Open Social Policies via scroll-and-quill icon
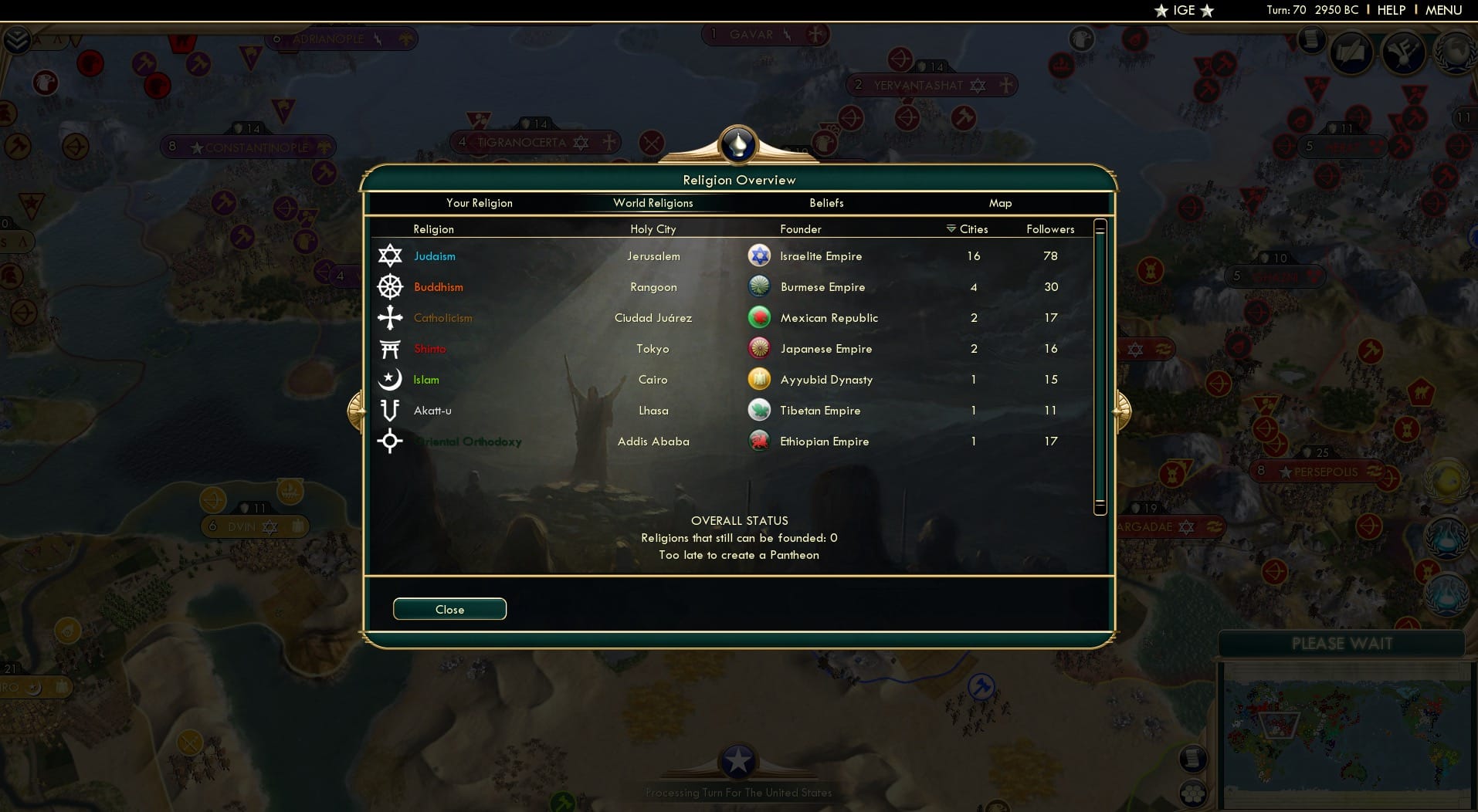 (x=1352, y=52)
